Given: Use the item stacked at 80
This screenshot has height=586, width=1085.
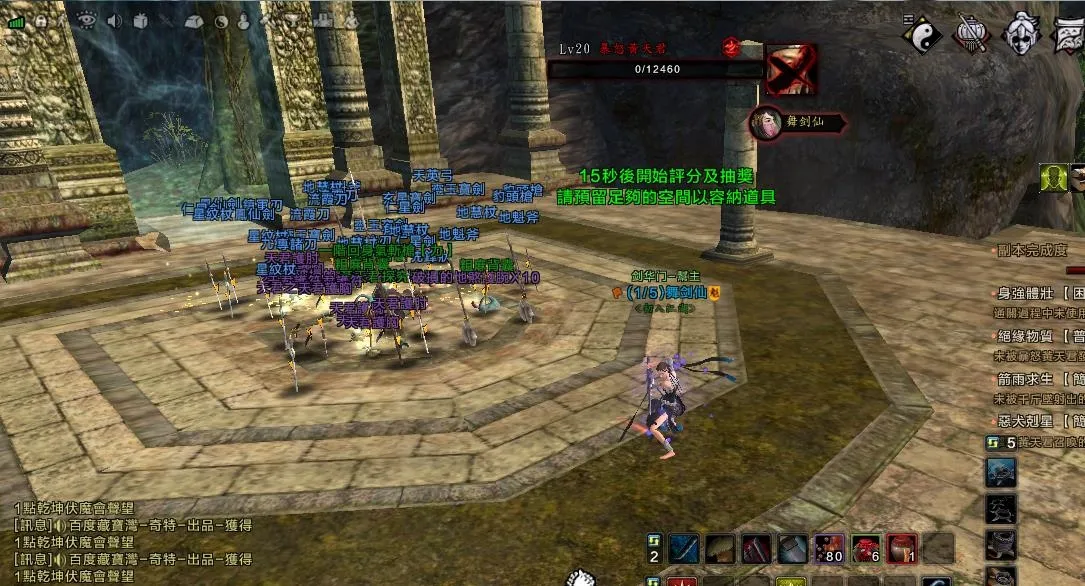Looking at the screenshot, I should [829, 548].
